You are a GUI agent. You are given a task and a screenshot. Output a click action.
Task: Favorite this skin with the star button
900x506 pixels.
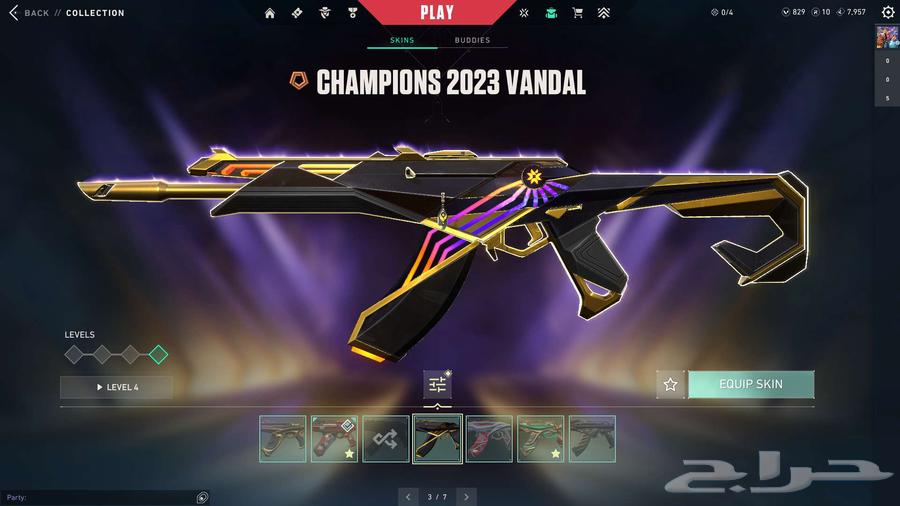click(670, 384)
